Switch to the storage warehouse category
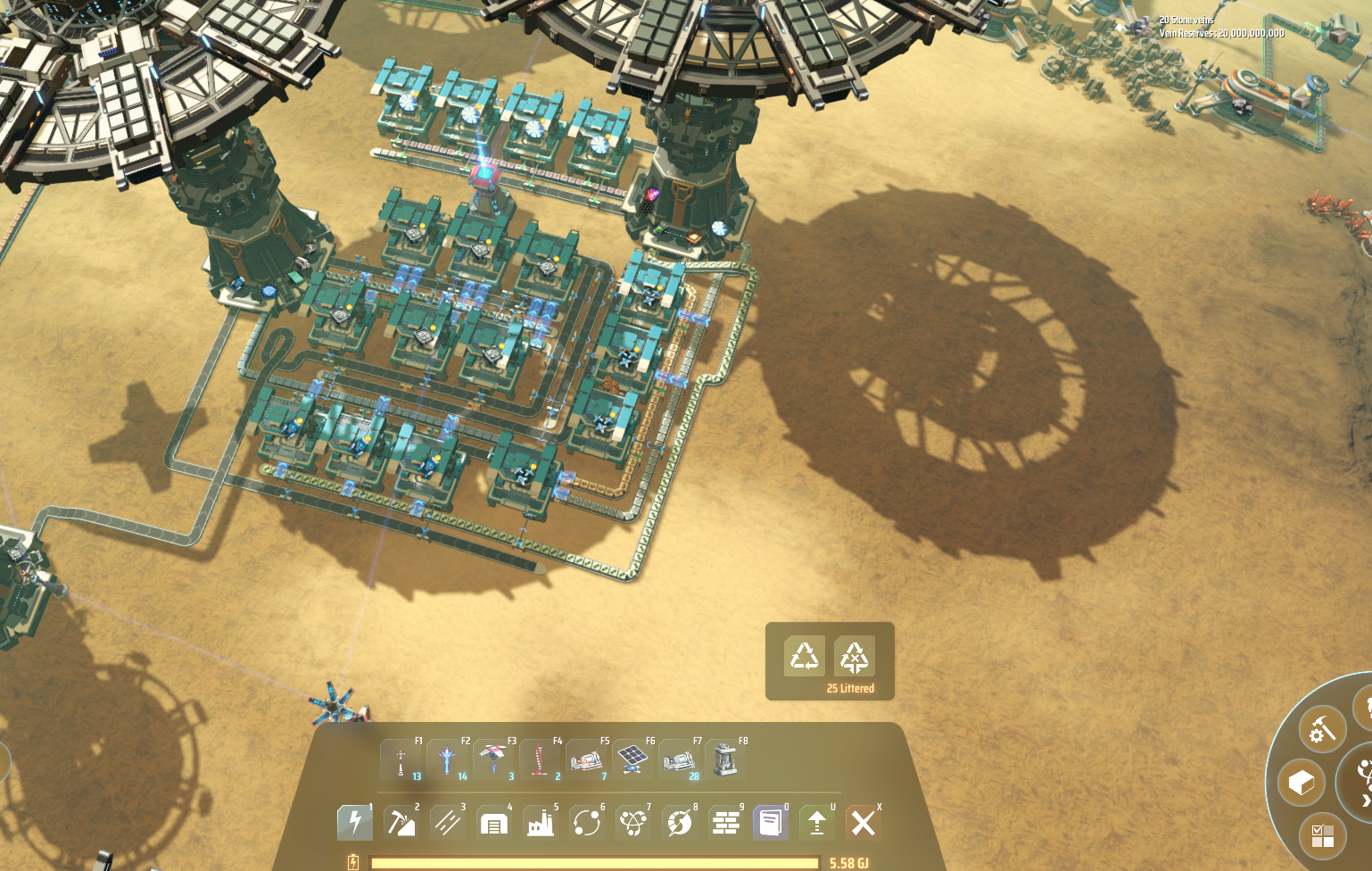This screenshot has height=871, width=1372. point(494,822)
